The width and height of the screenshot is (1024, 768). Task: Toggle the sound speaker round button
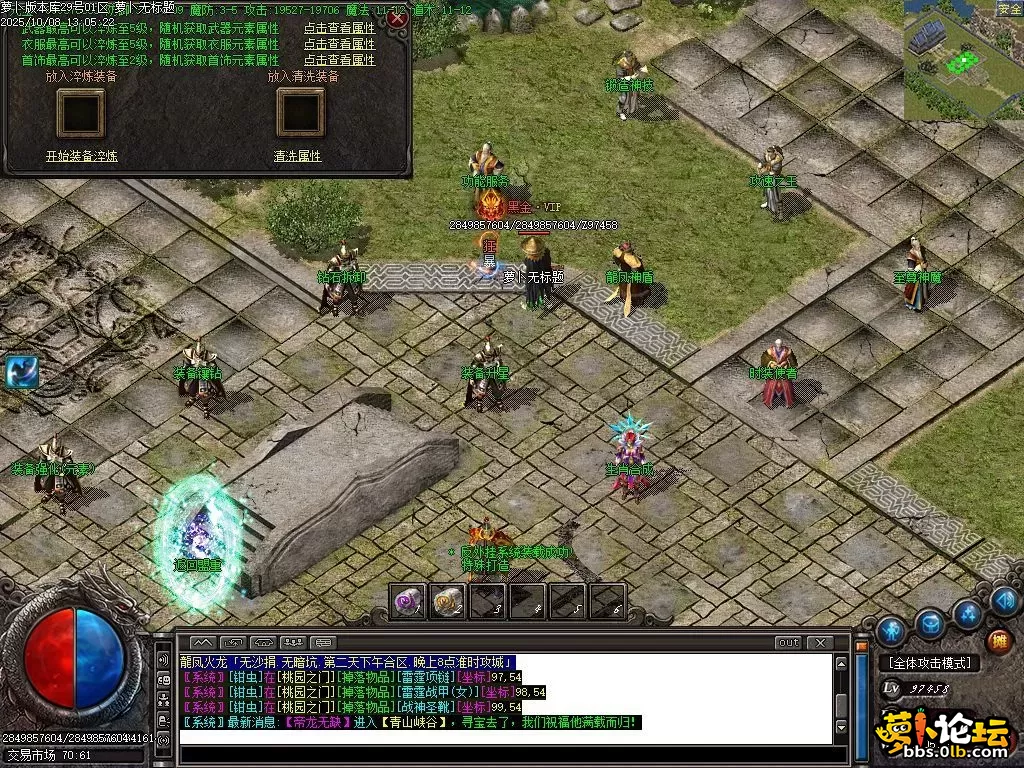pos(1006,601)
